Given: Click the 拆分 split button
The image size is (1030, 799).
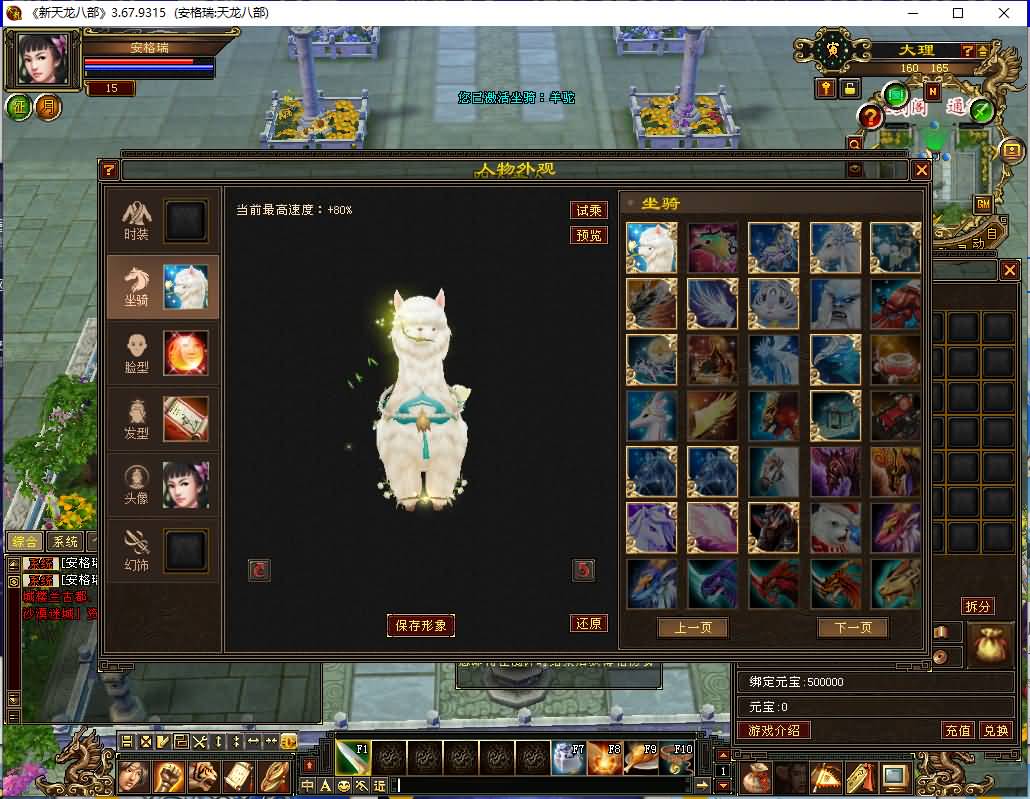Looking at the screenshot, I should (977, 606).
